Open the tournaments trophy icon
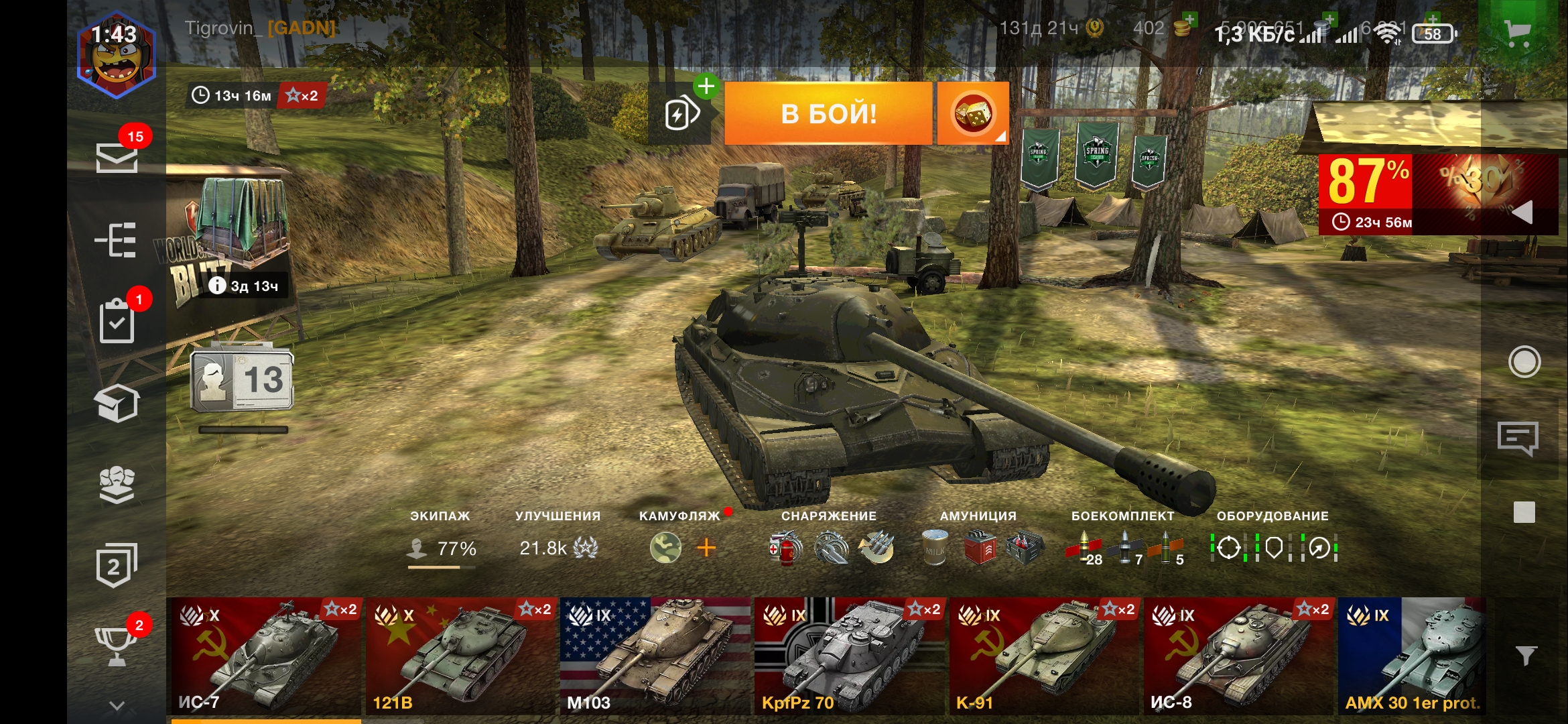 tap(117, 646)
